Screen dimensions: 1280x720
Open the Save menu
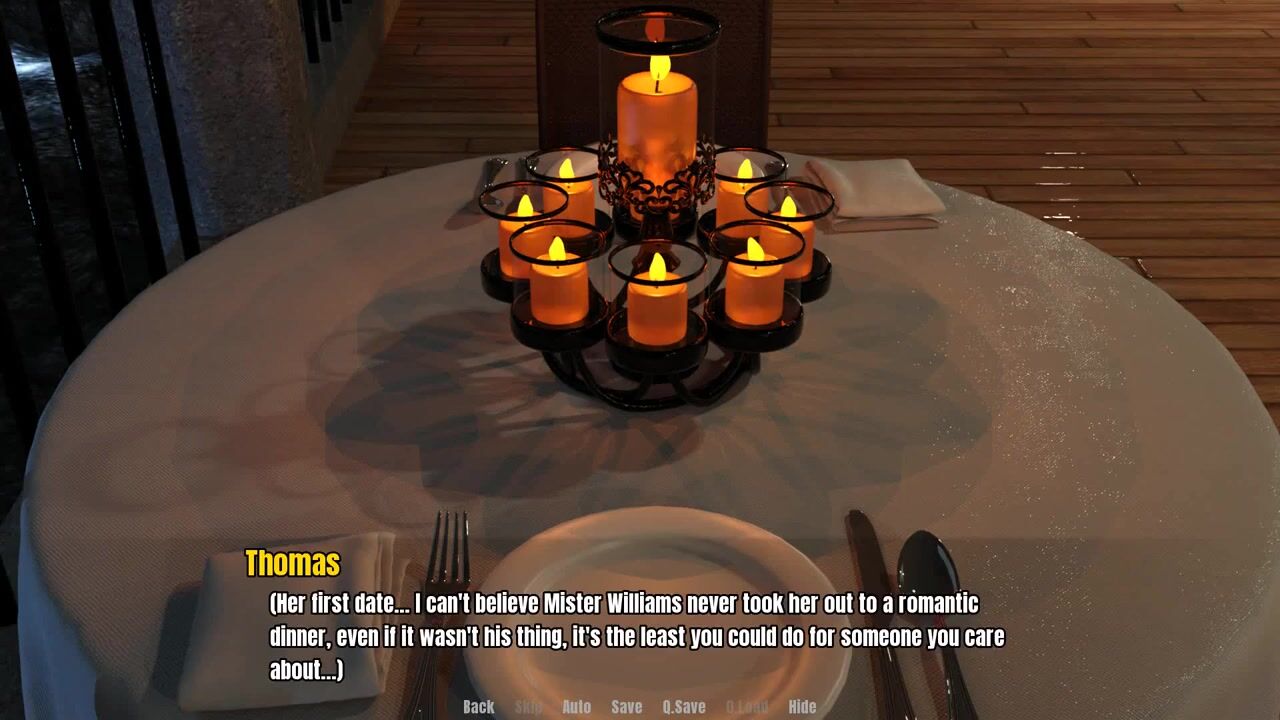(x=626, y=706)
